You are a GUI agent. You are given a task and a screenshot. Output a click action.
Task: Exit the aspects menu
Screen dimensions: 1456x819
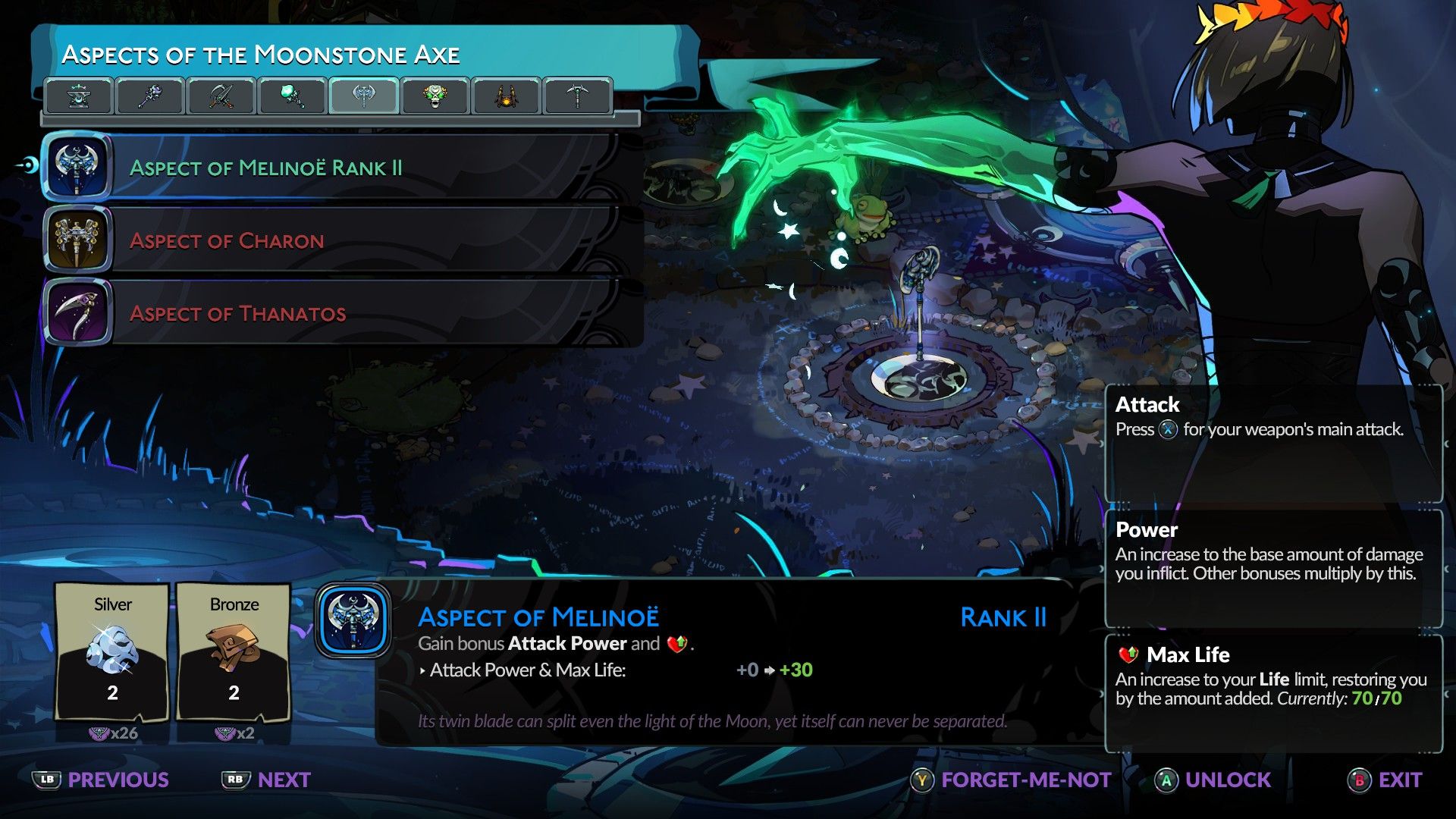click(1385, 780)
